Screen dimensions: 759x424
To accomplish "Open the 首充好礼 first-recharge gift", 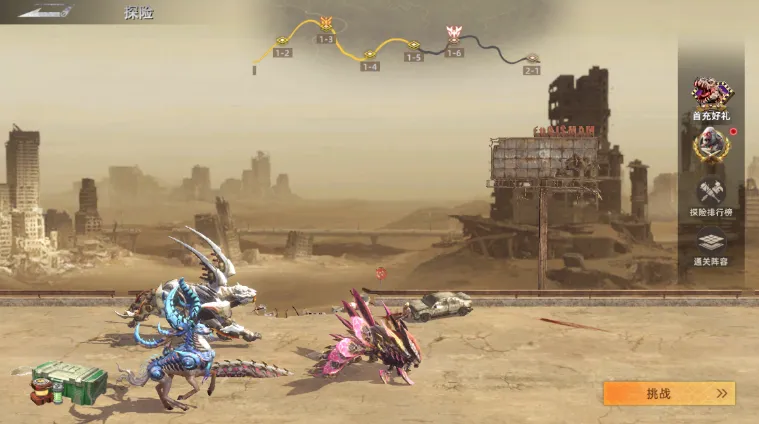I will click(x=711, y=98).
